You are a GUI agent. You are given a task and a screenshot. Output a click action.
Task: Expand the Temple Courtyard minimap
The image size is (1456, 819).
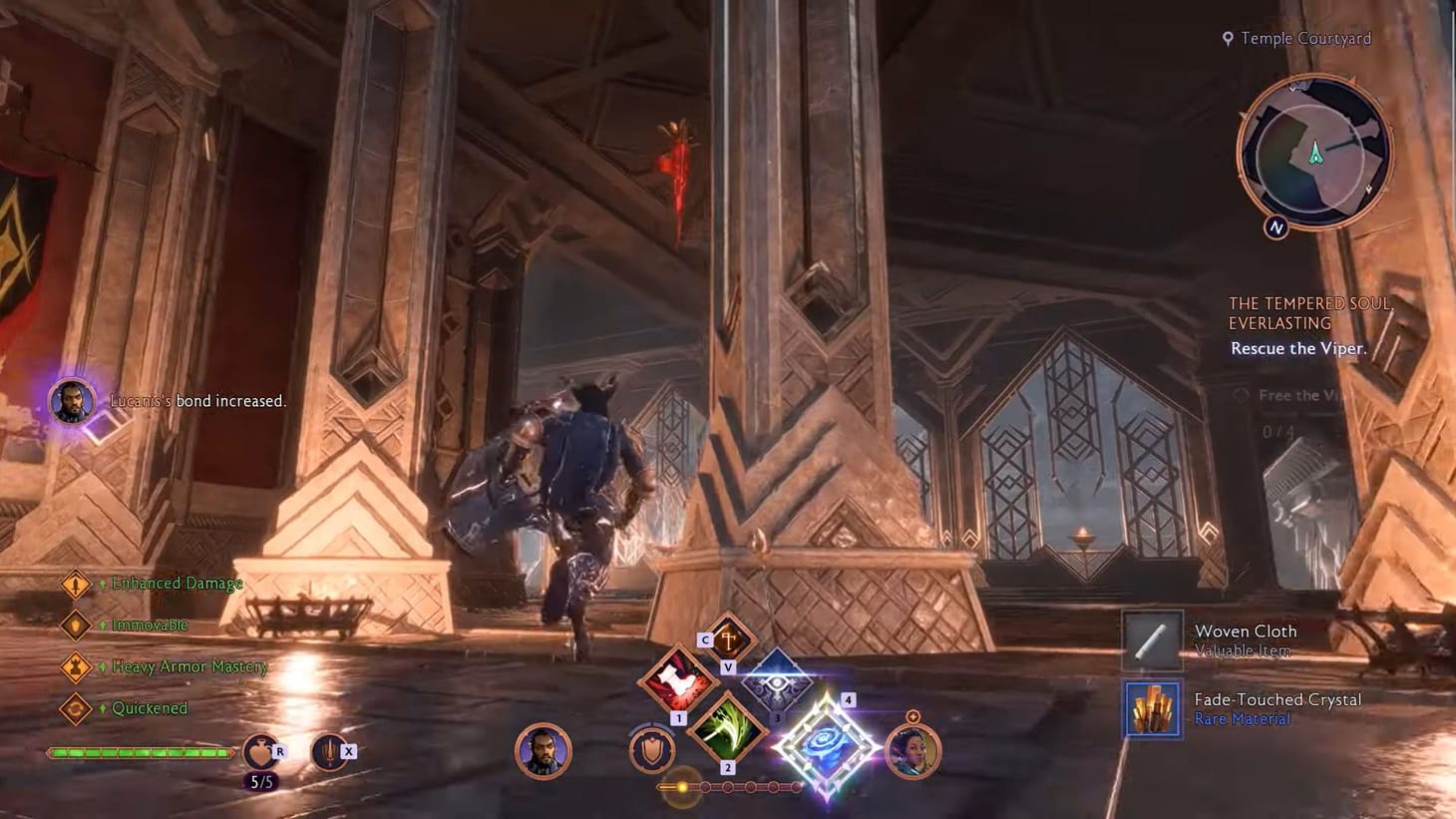click(1314, 155)
